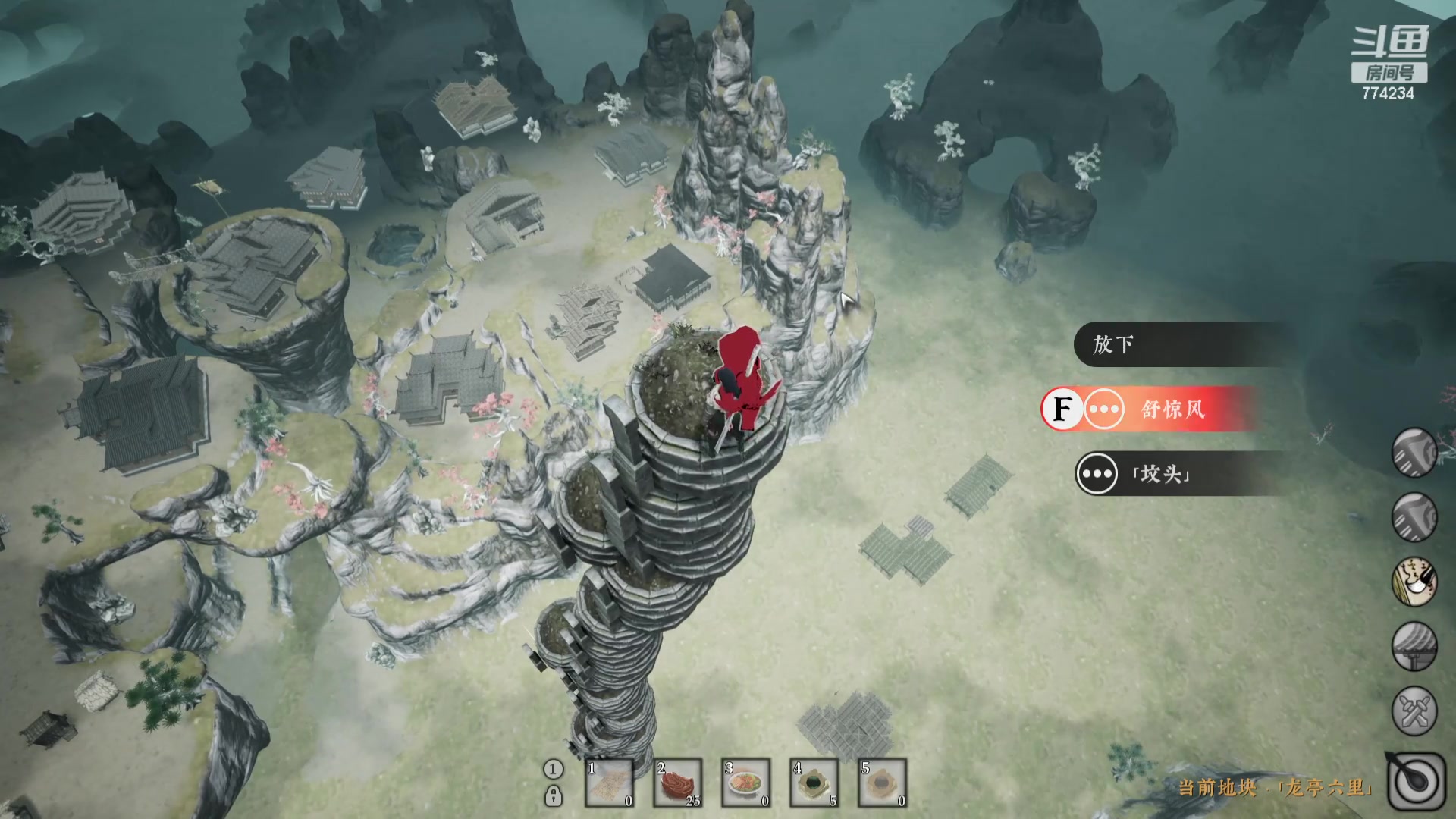The height and width of the screenshot is (819, 1456).
Task: Open the crossed swords combat icon
Action: pyautogui.click(x=1415, y=711)
